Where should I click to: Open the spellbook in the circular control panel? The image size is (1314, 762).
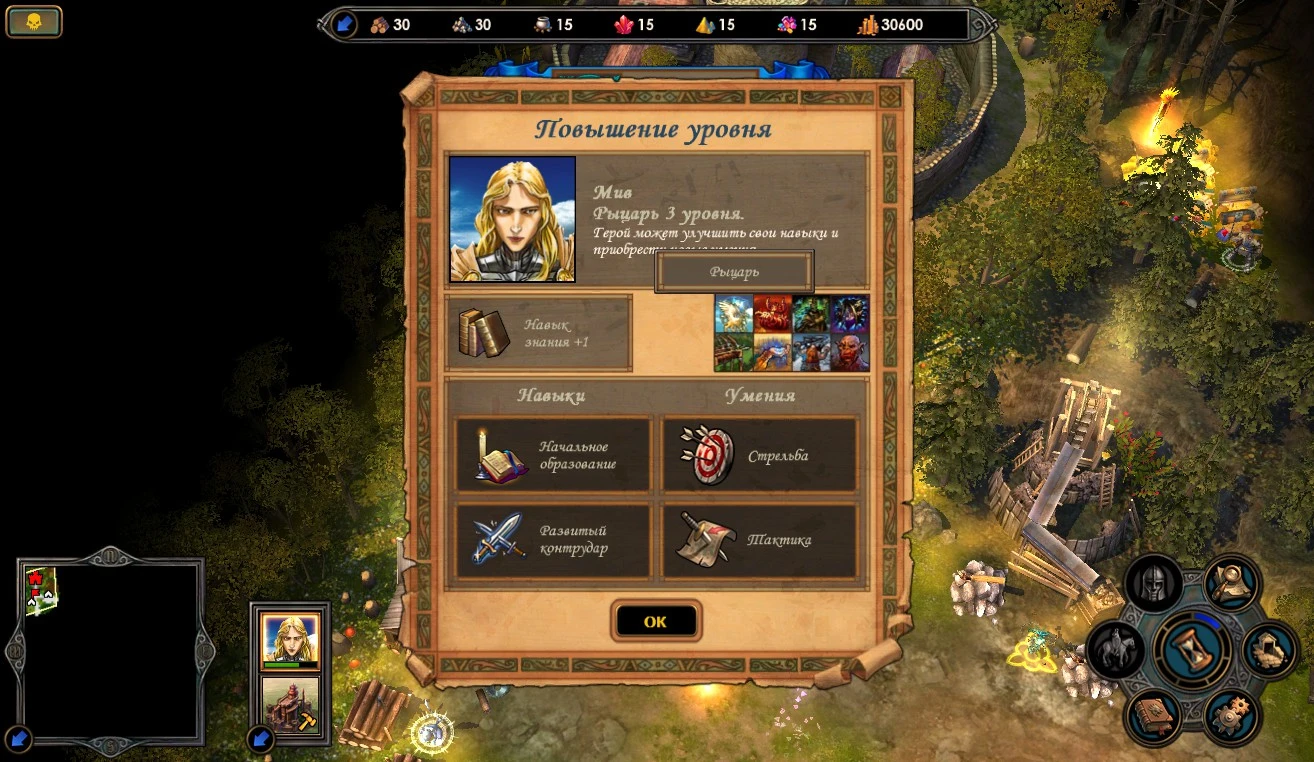click(x=1155, y=717)
